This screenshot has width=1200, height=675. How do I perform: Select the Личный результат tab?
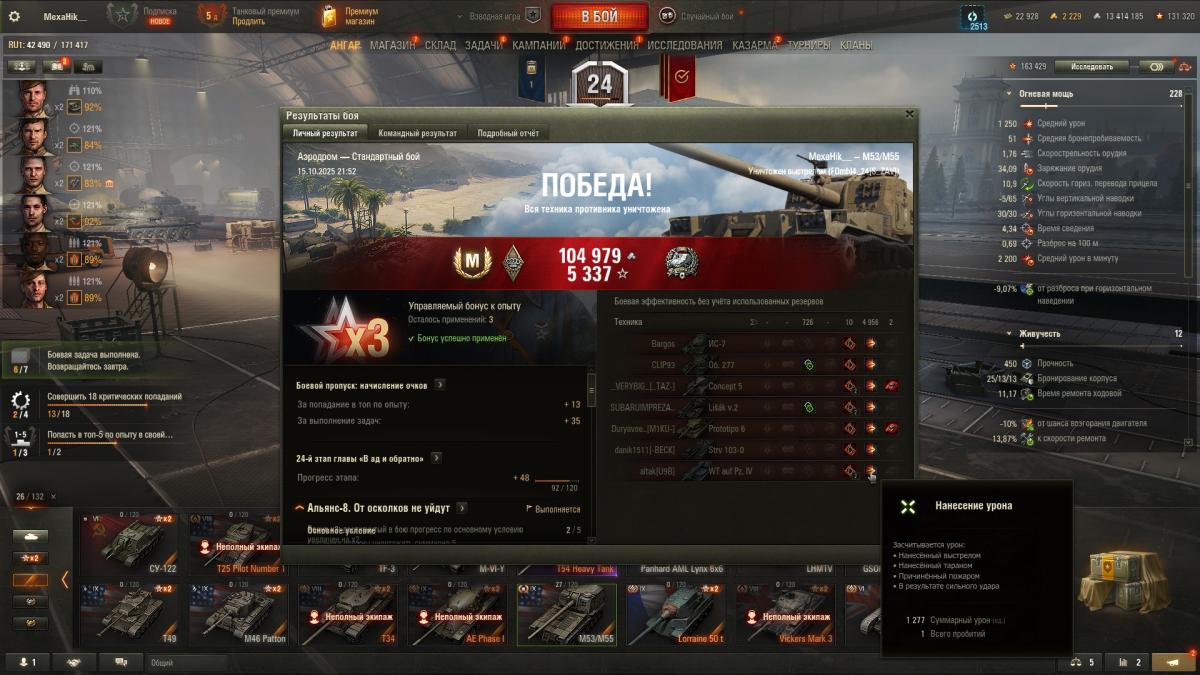[x=325, y=133]
